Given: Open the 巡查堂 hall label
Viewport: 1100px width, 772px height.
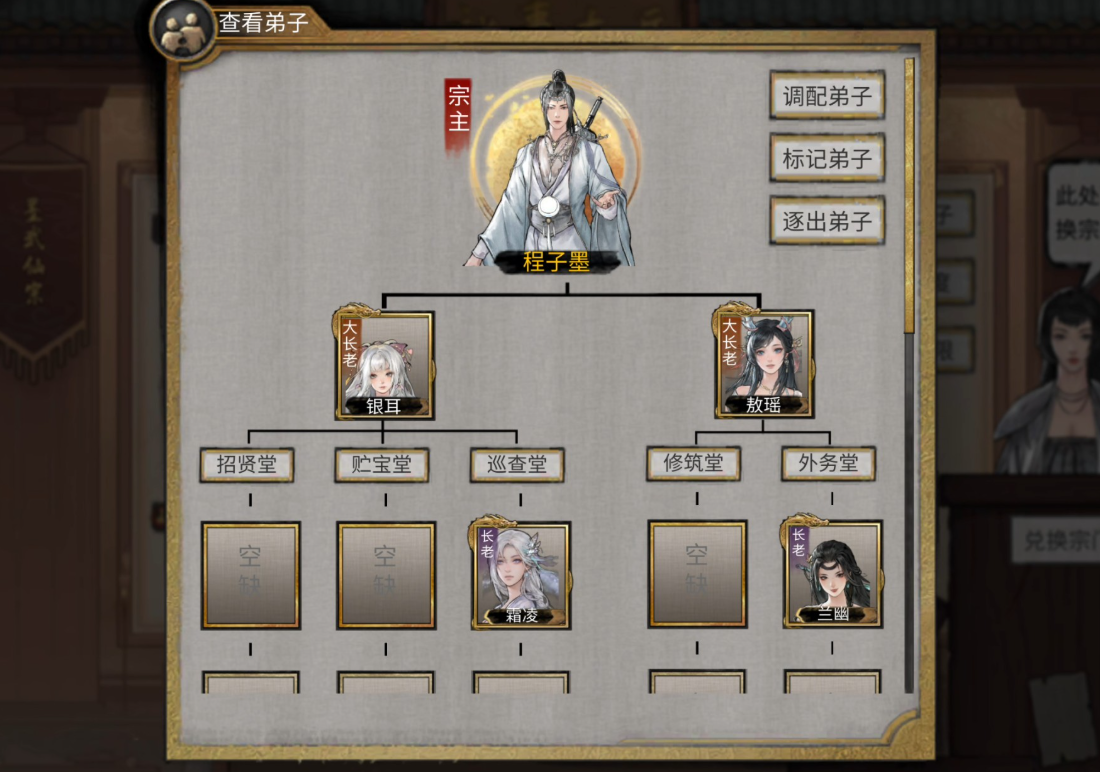Looking at the screenshot, I should click(517, 464).
